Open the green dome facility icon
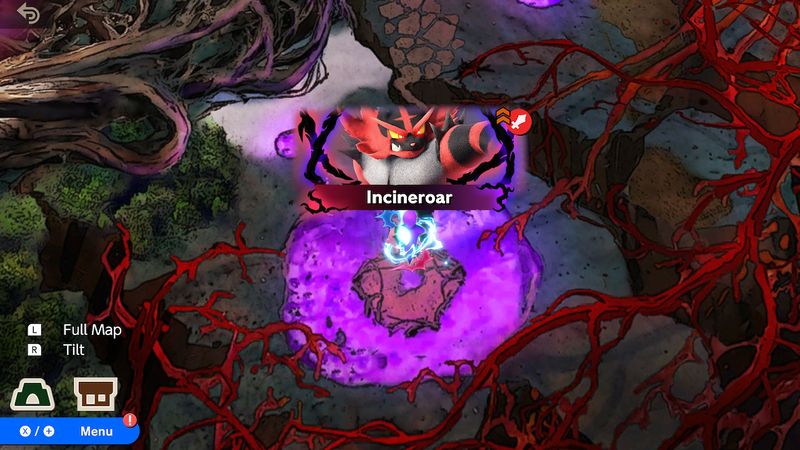 (32, 395)
